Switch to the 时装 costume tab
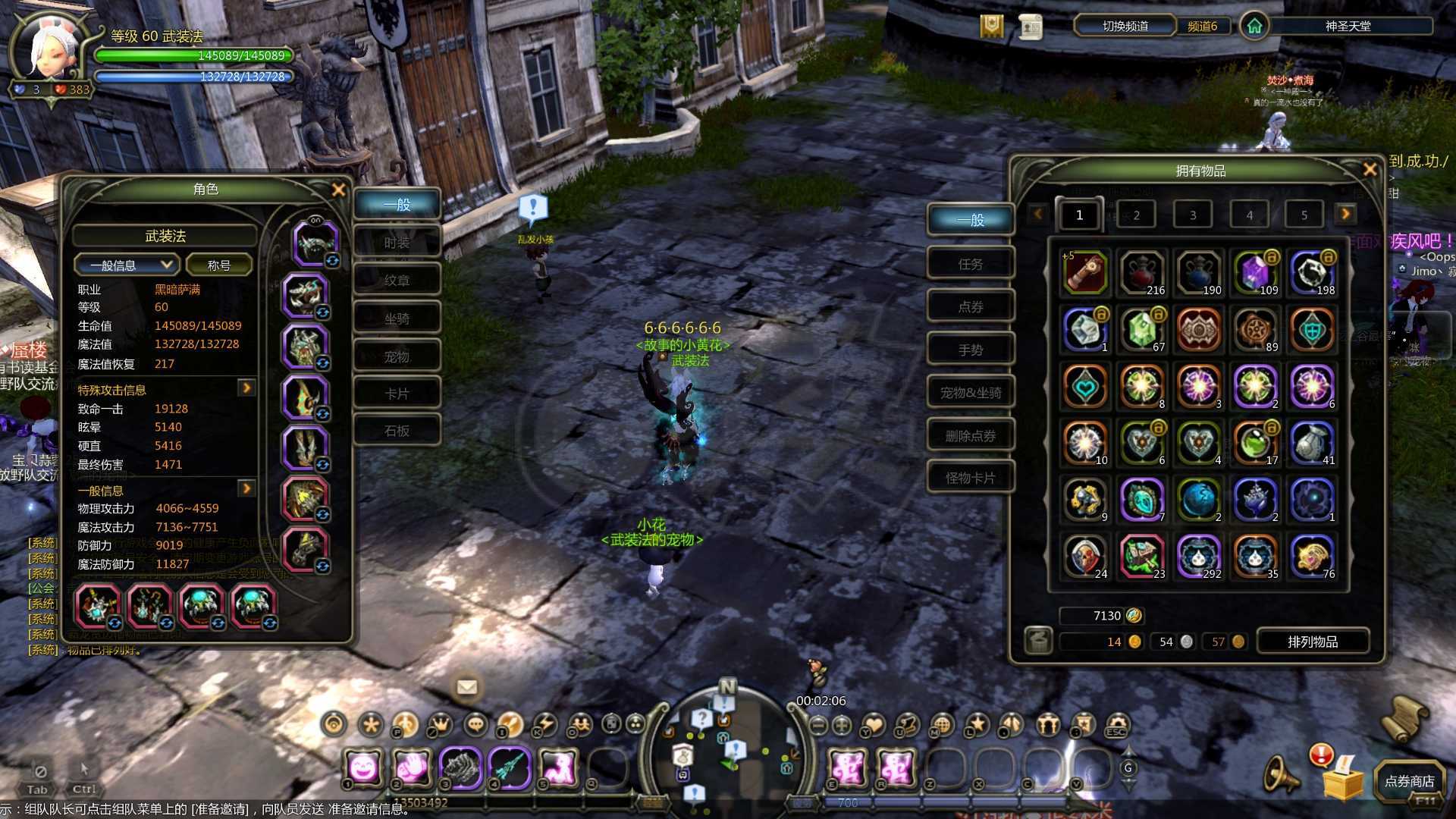 tap(397, 243)
